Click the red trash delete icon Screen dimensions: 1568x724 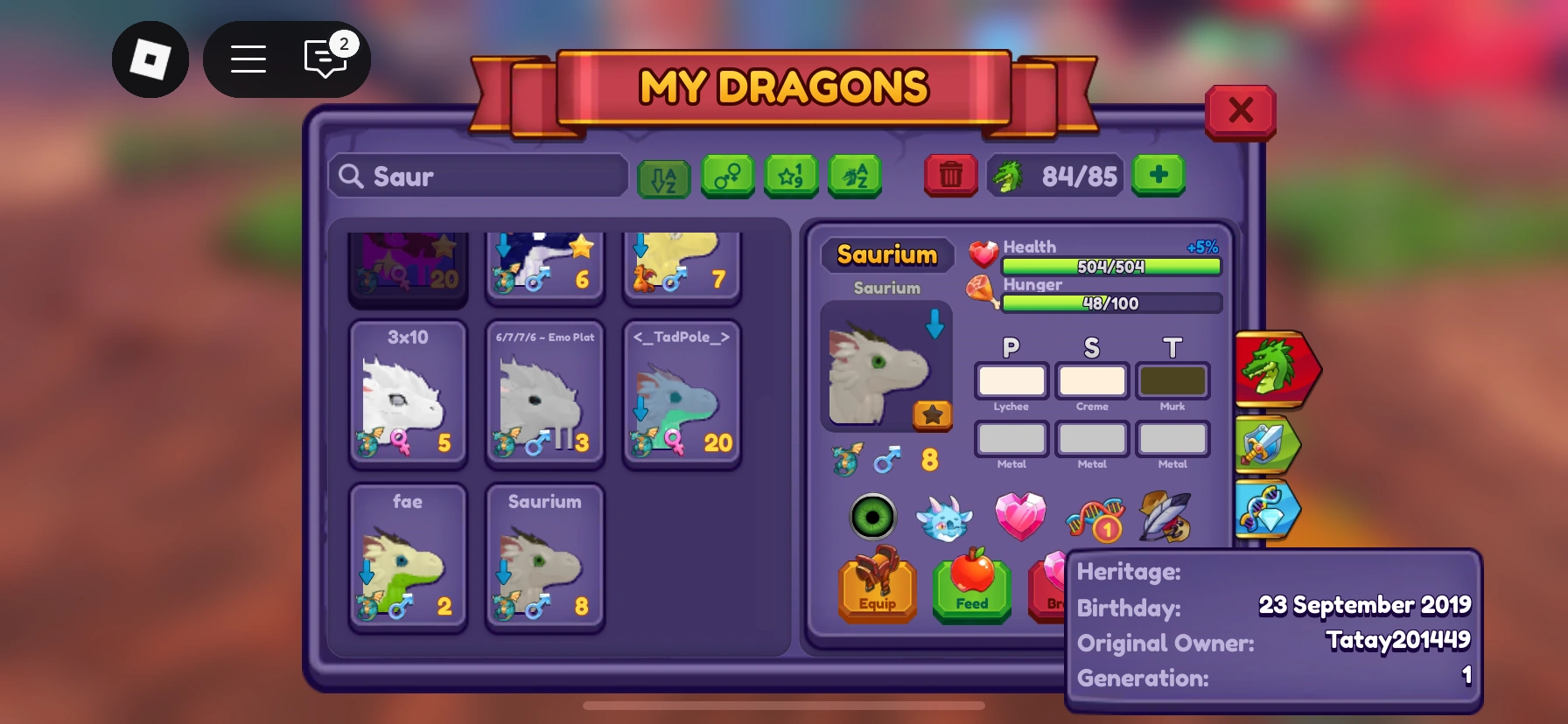950,176
